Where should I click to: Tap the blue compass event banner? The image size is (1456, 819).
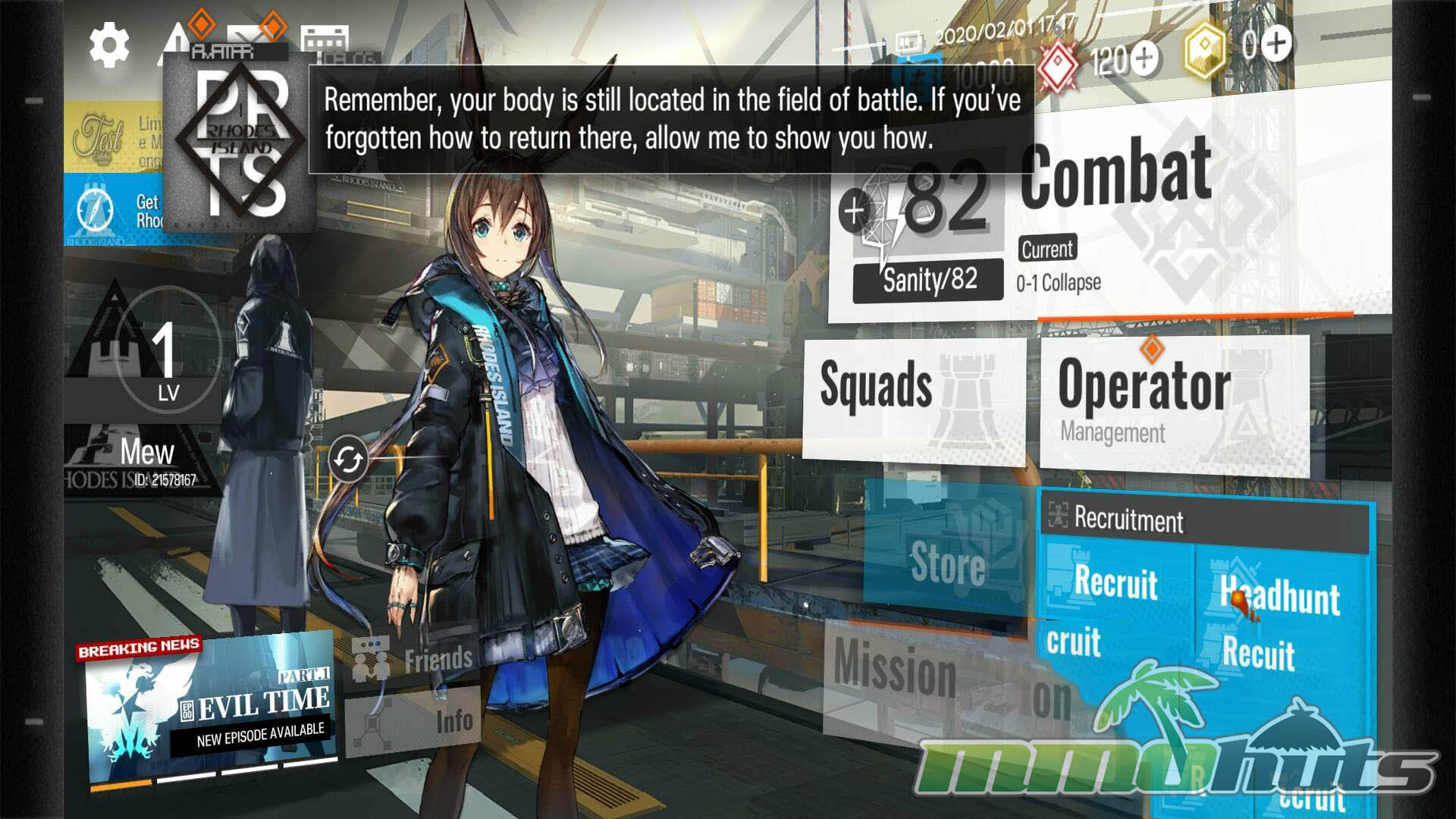114,210
